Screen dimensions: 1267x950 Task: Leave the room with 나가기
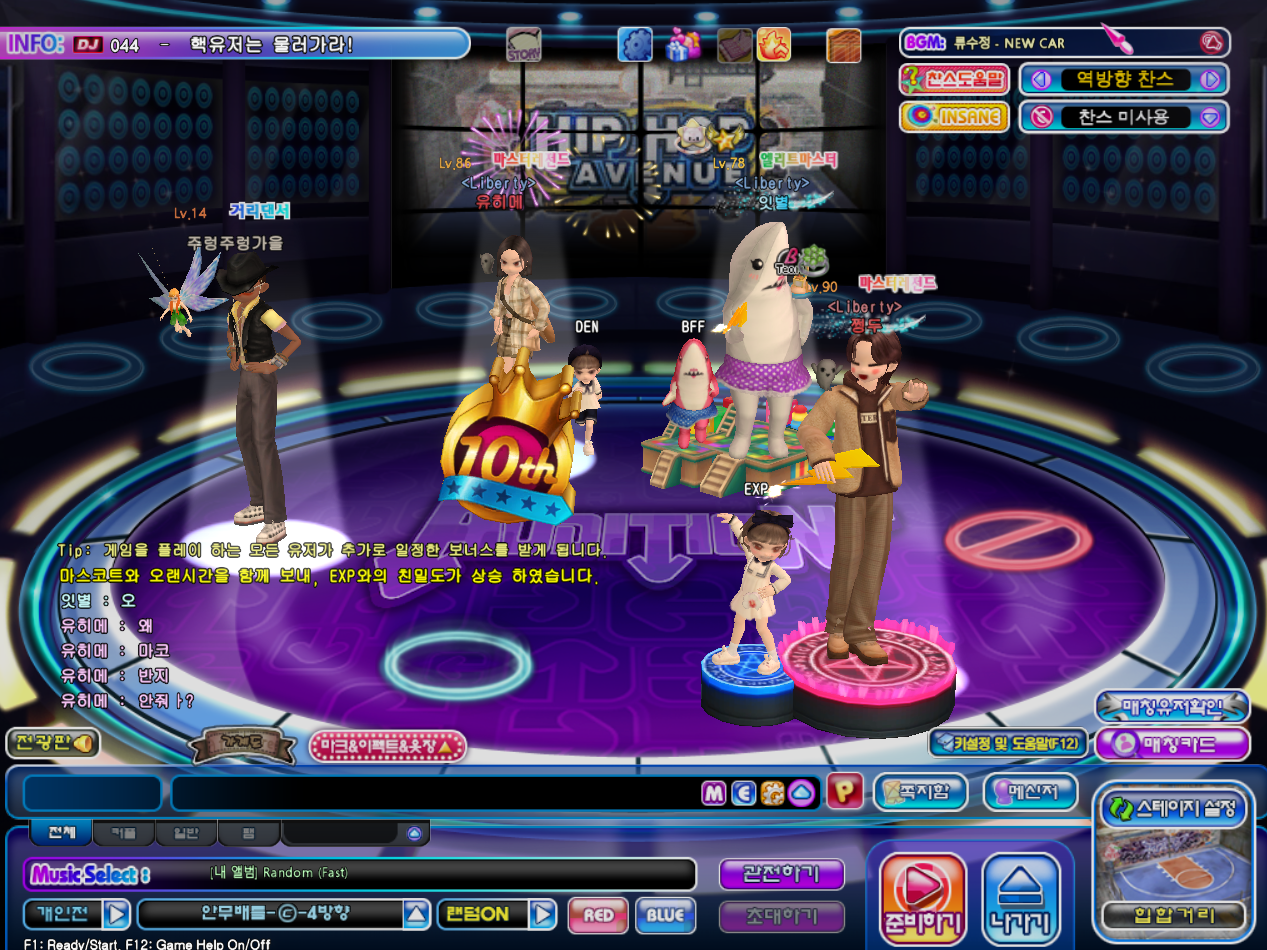pyautogui.click(x=1020, y=895)
